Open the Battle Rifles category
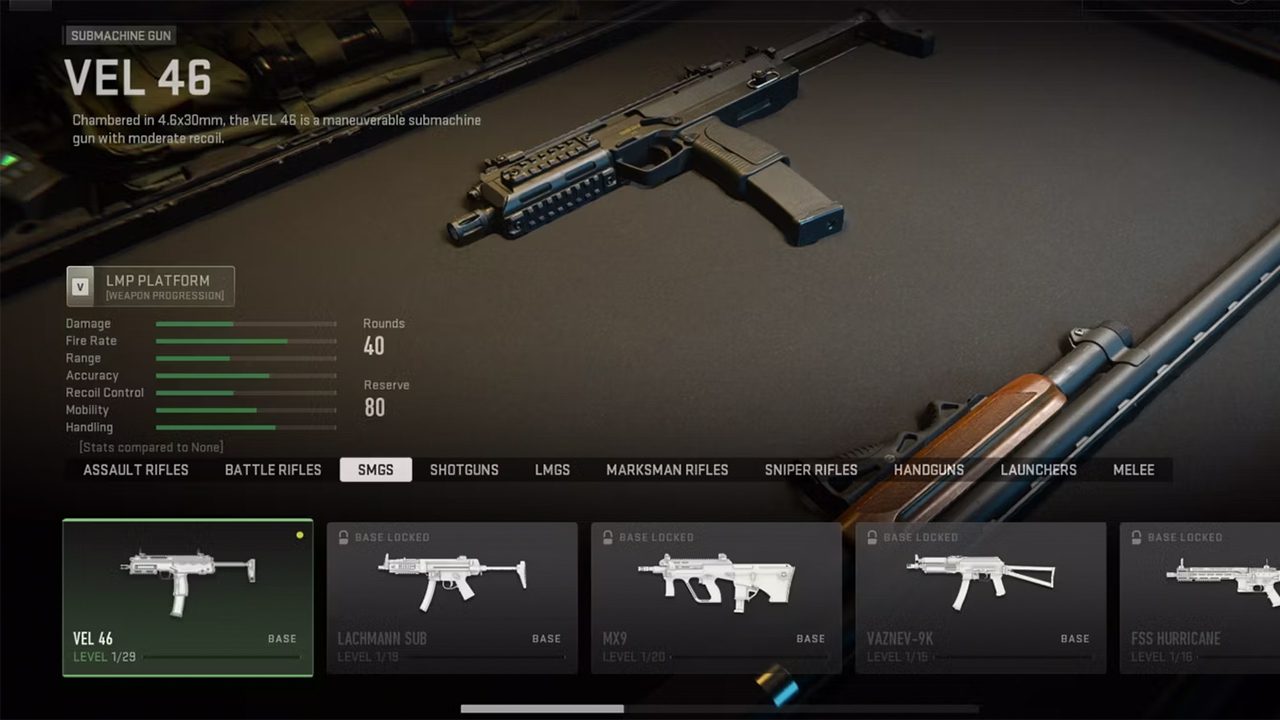The image size is (1280, 720). (273, 470)
